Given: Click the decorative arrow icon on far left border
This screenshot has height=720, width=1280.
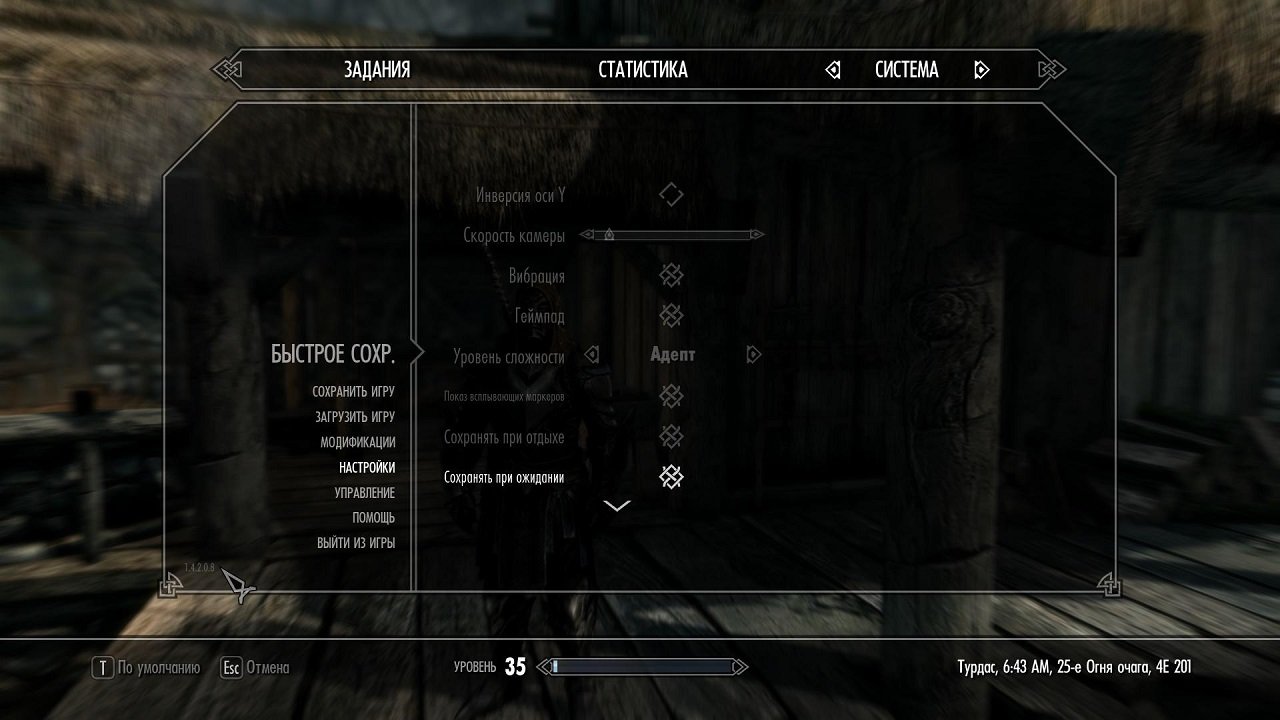Looking at the screenshot, I should click(228, 70).
